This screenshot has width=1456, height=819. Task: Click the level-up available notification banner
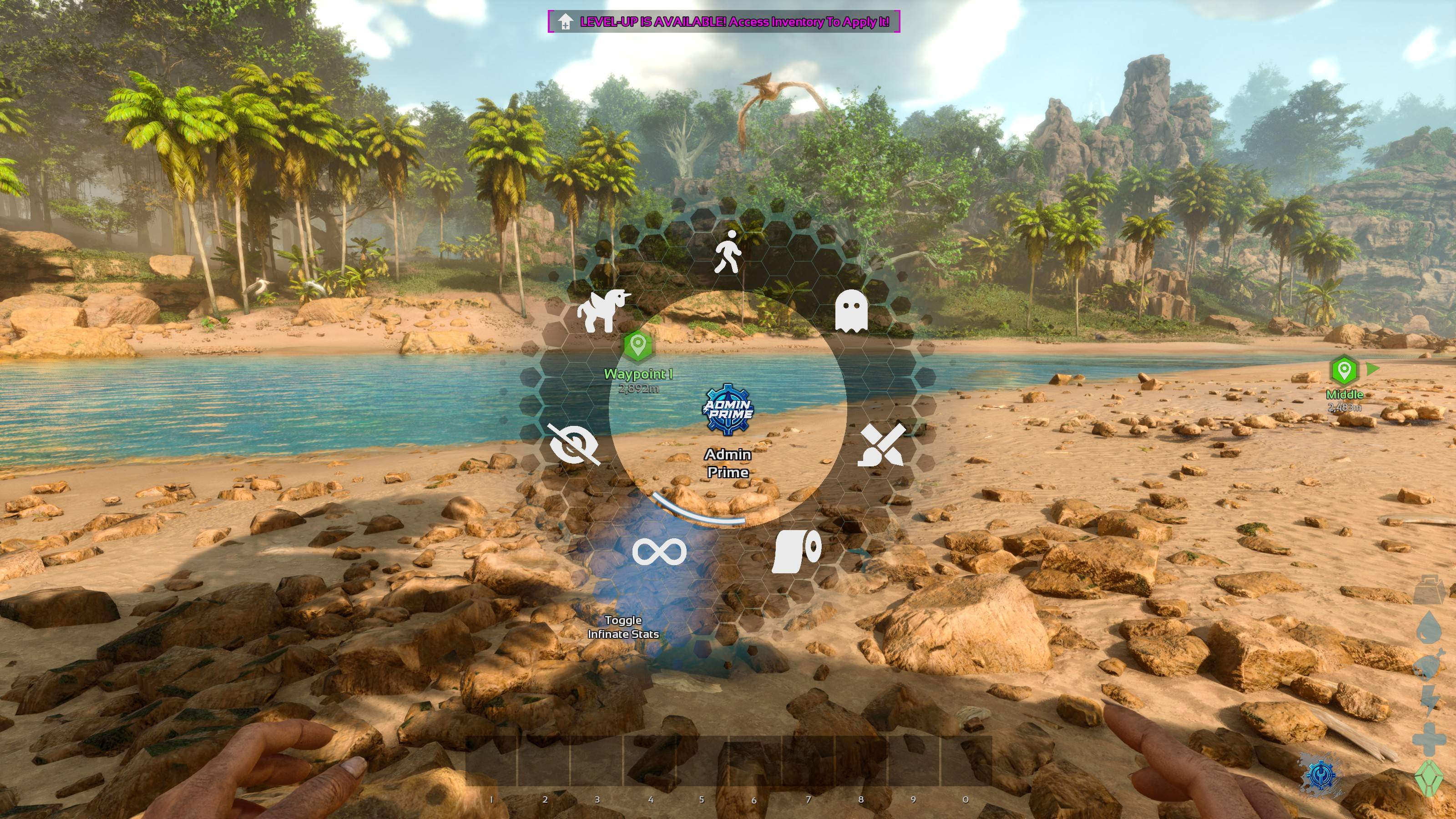click(x=723, y=22)
